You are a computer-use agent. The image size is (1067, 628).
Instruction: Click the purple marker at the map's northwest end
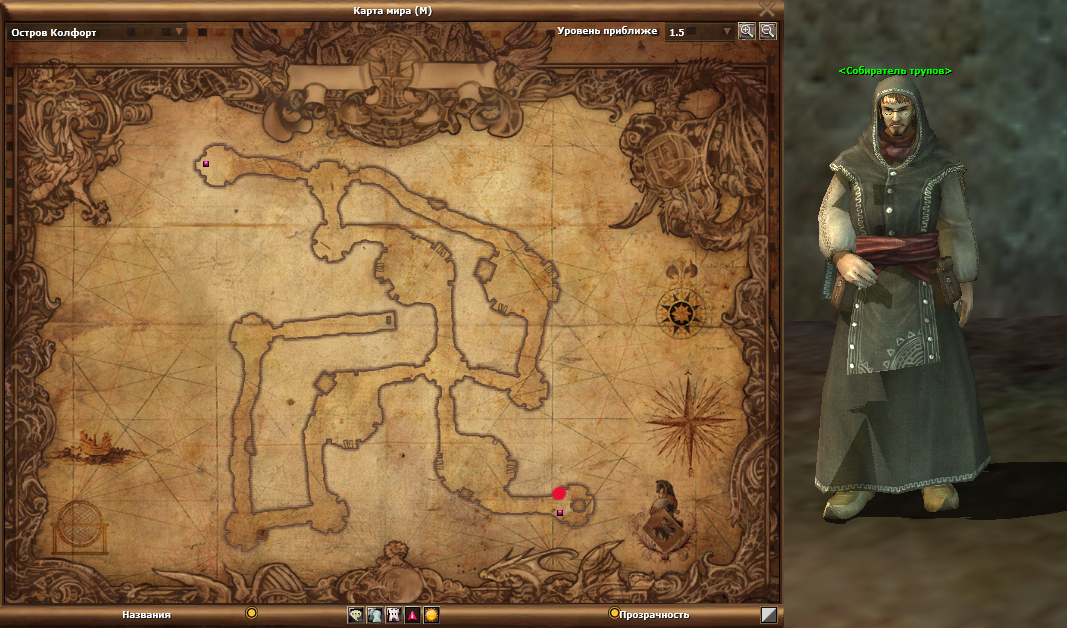pyautogui.click(x=206, y=163)
